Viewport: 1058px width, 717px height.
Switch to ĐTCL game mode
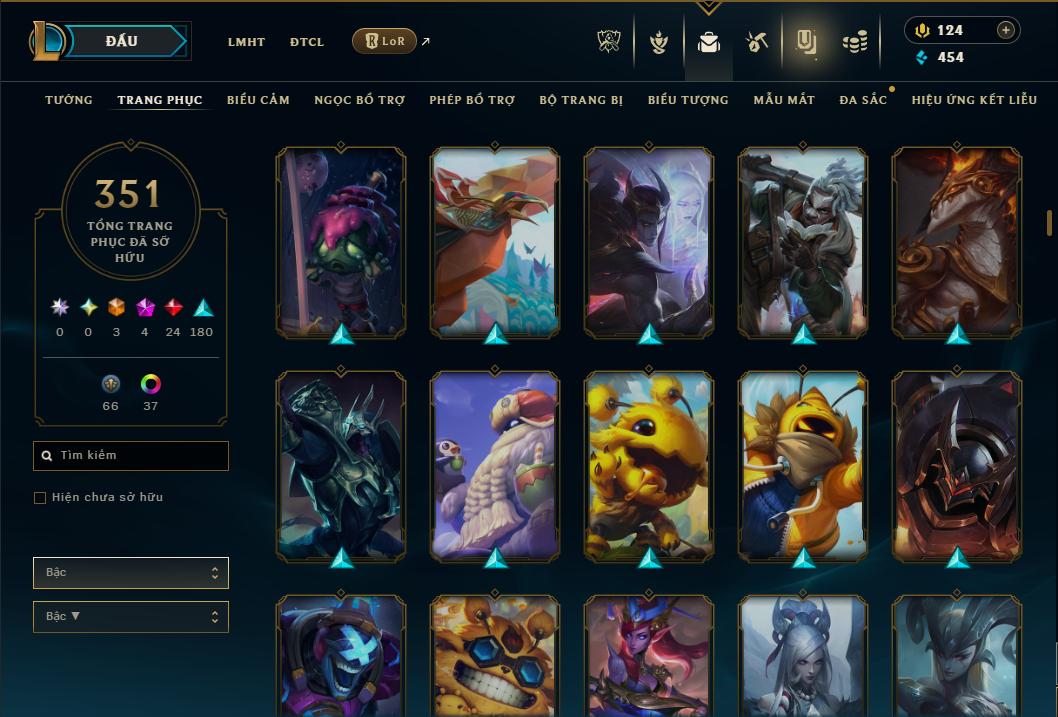tap(307, 42)
